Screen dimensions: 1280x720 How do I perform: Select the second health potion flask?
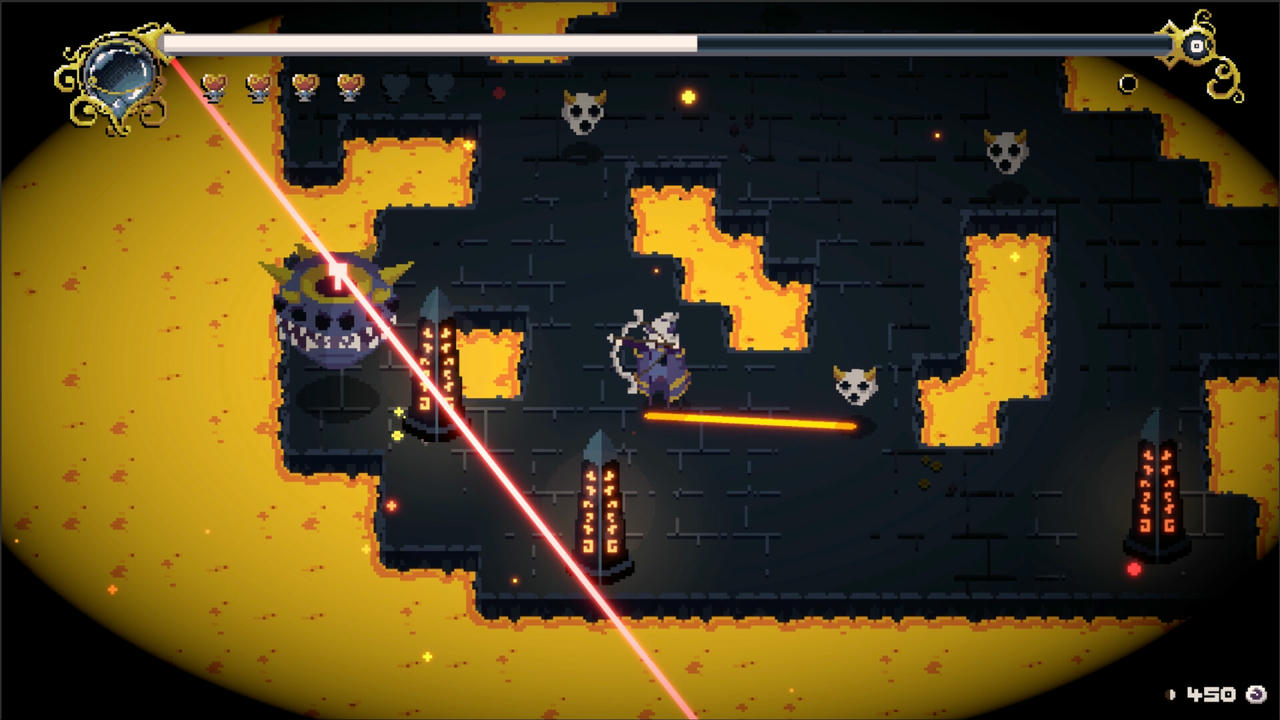click(x=259, y=86)
